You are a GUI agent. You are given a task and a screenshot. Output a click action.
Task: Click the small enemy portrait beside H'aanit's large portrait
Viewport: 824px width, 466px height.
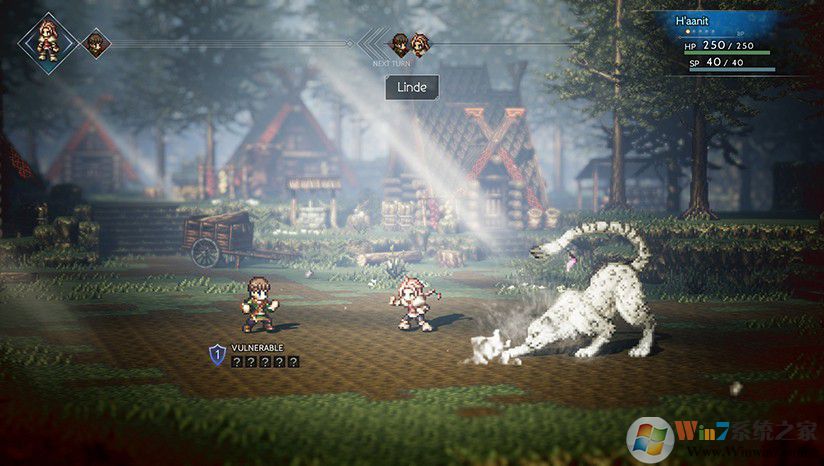pyautogui.click(x=95, y=43)
